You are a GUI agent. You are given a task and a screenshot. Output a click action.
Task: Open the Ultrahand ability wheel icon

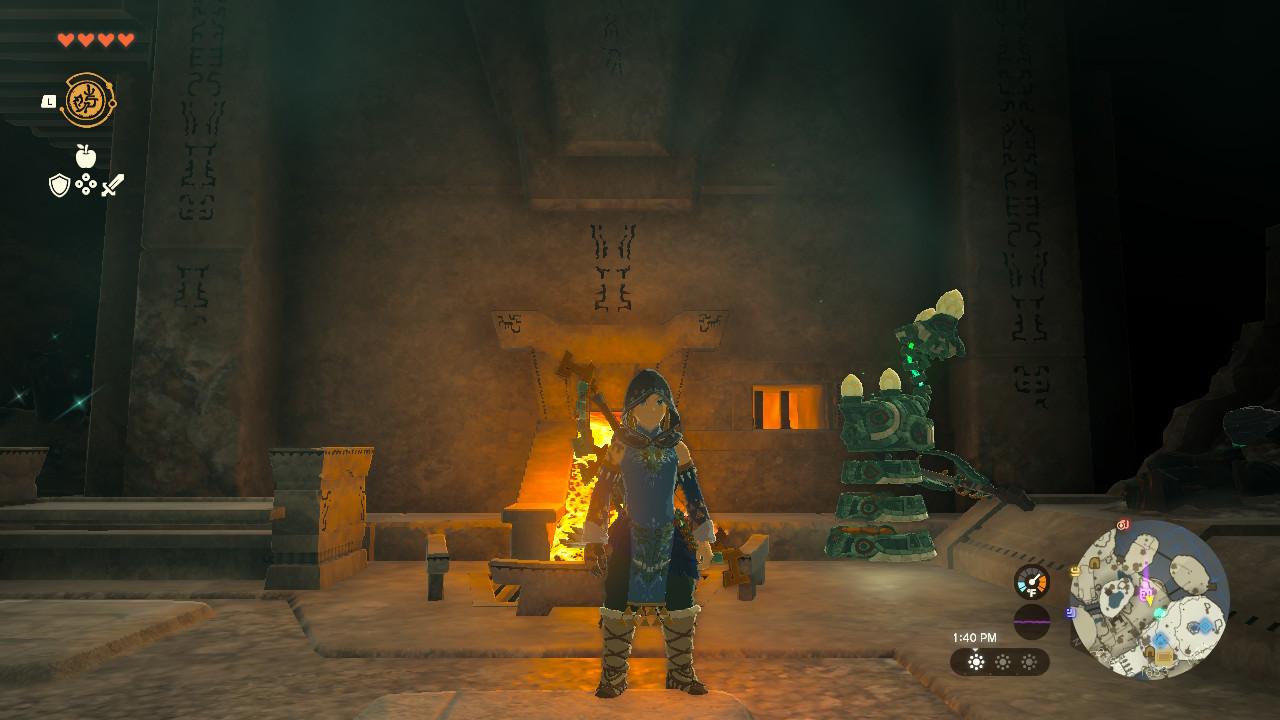click(89, 100)
